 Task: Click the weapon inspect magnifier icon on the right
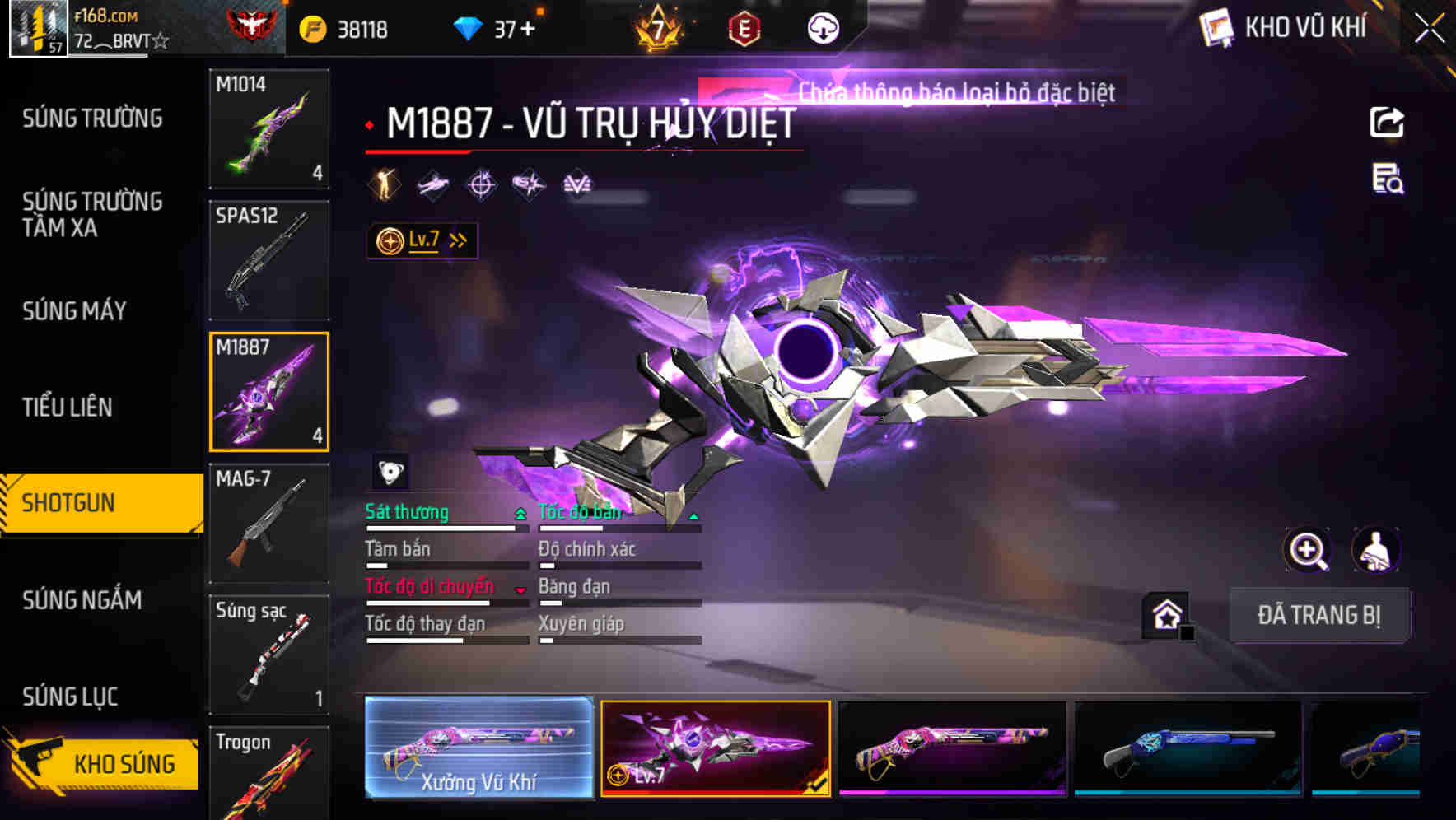1307,550
